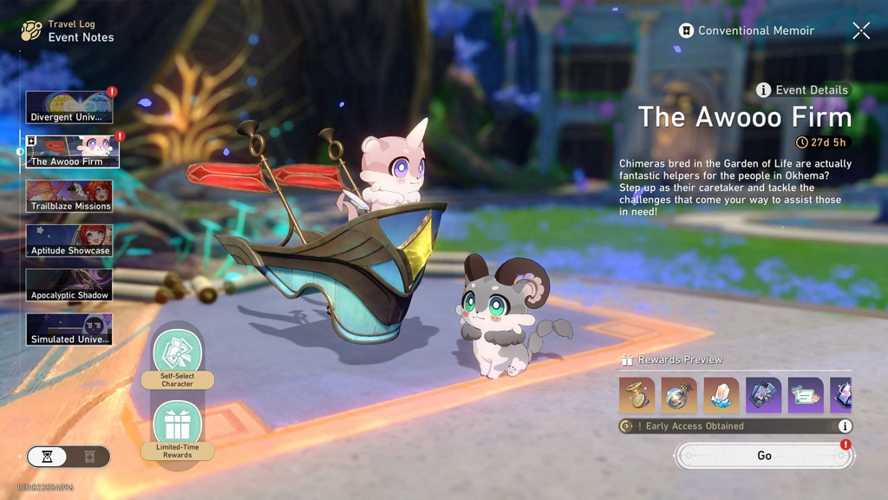Open Self-Select Character rewards
The height and width of the screenshot is (500, 888).
pyautogui.click(x=177, y=357)
